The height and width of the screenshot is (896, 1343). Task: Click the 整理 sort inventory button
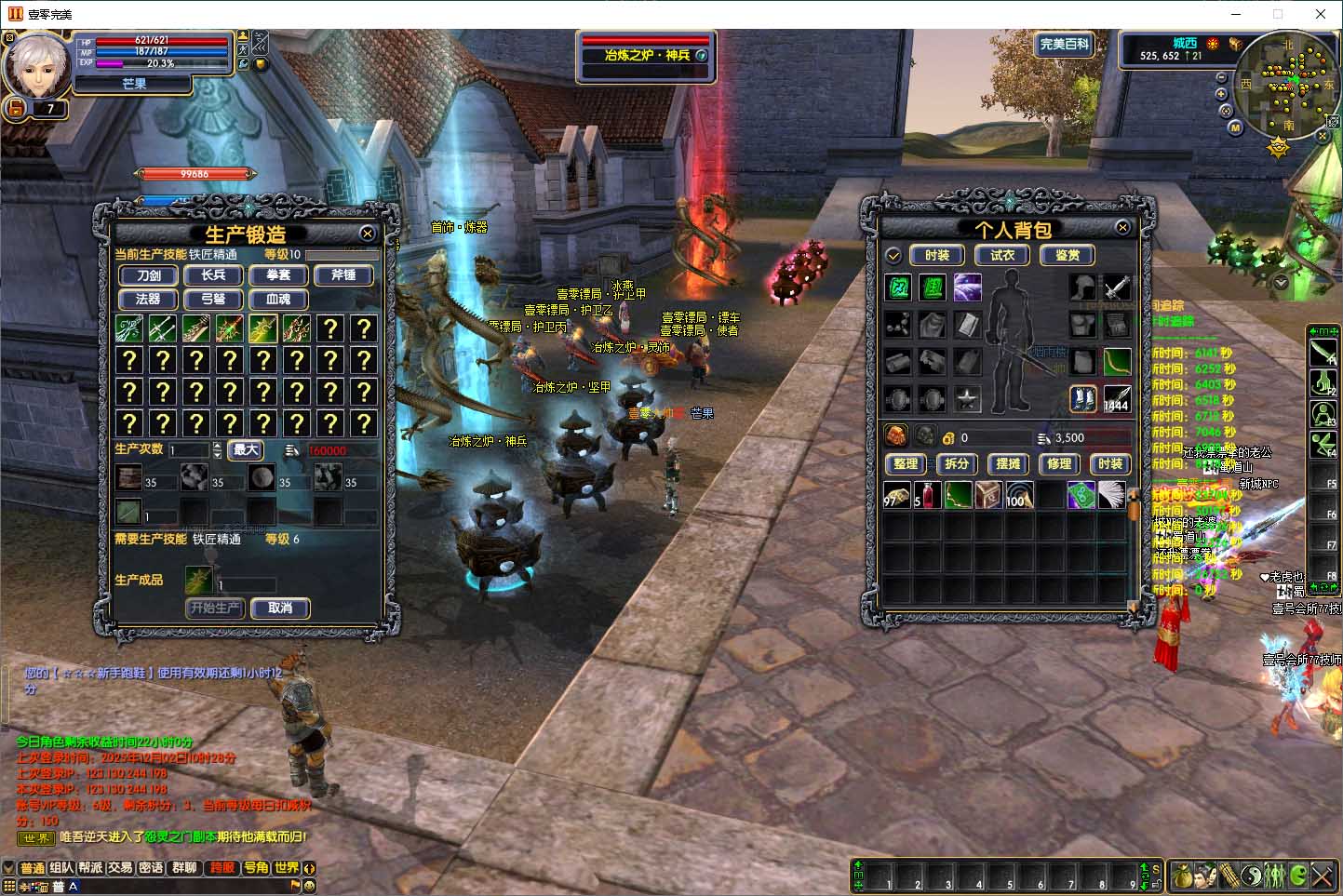(x=906, y=463)
